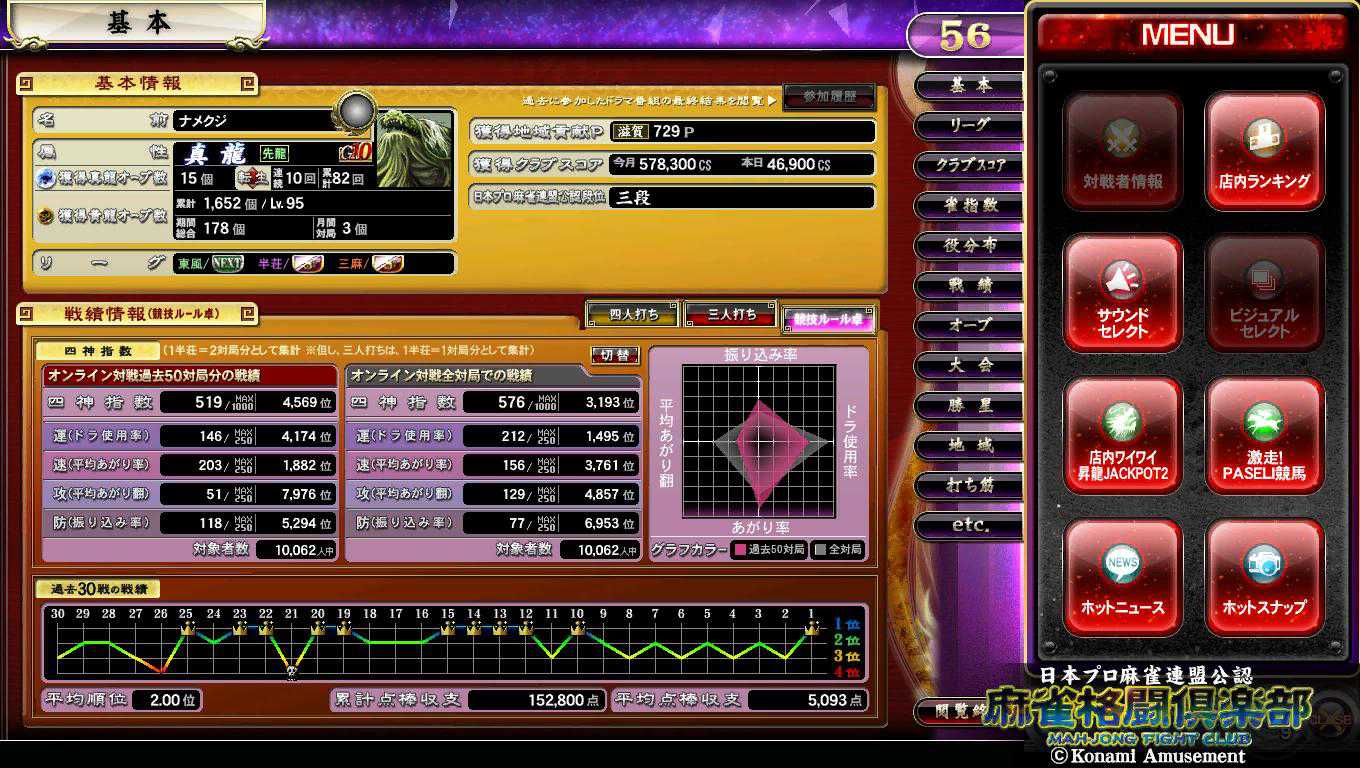Open the 大会 side tab
This screenshot has height=768, width=1360.
968,365
